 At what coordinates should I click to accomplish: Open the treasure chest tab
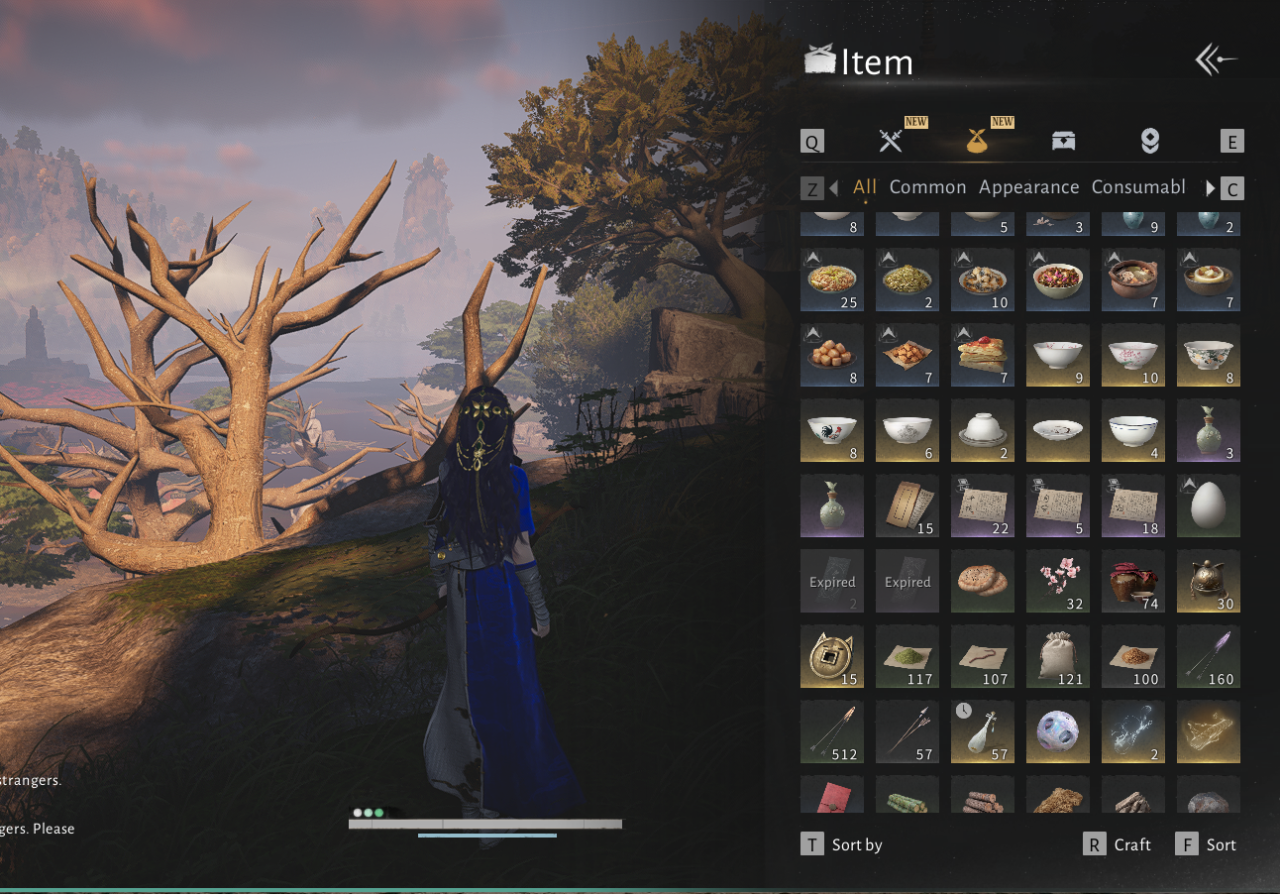point(1063,141)
